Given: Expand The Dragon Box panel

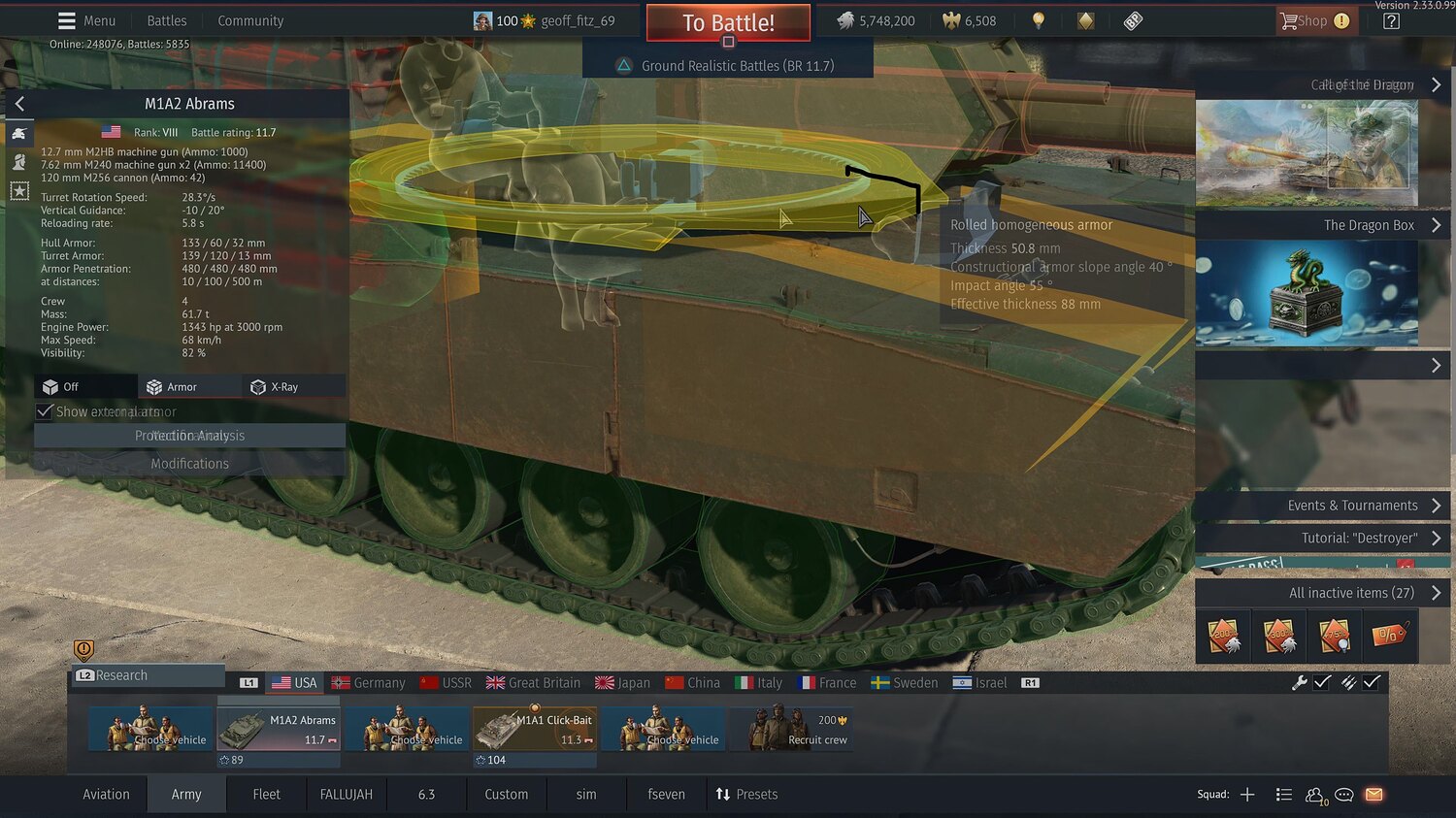Looking at the screenshot, I should [x=1369, y=224].
